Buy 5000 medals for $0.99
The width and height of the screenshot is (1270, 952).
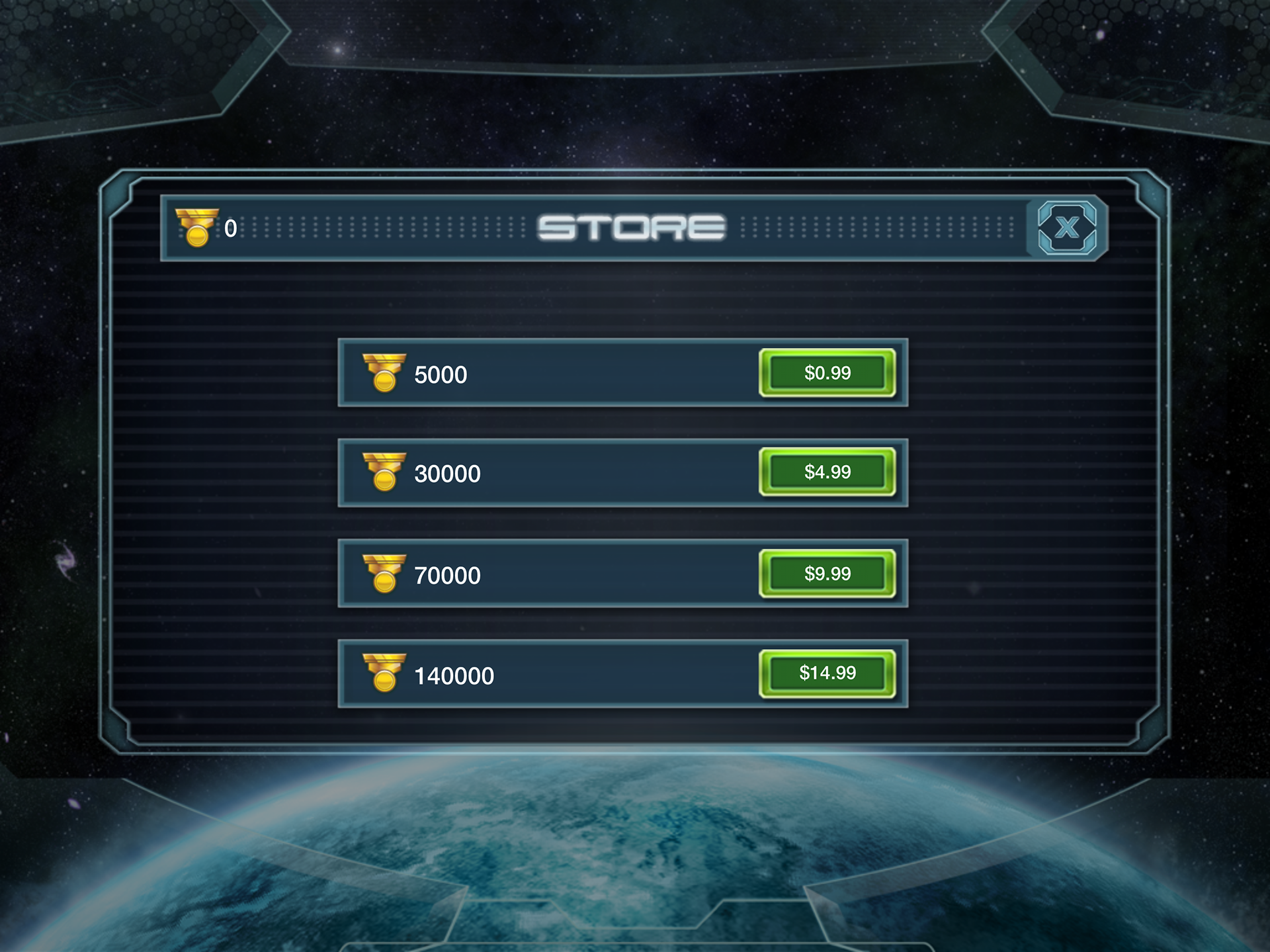click(827, 373)
